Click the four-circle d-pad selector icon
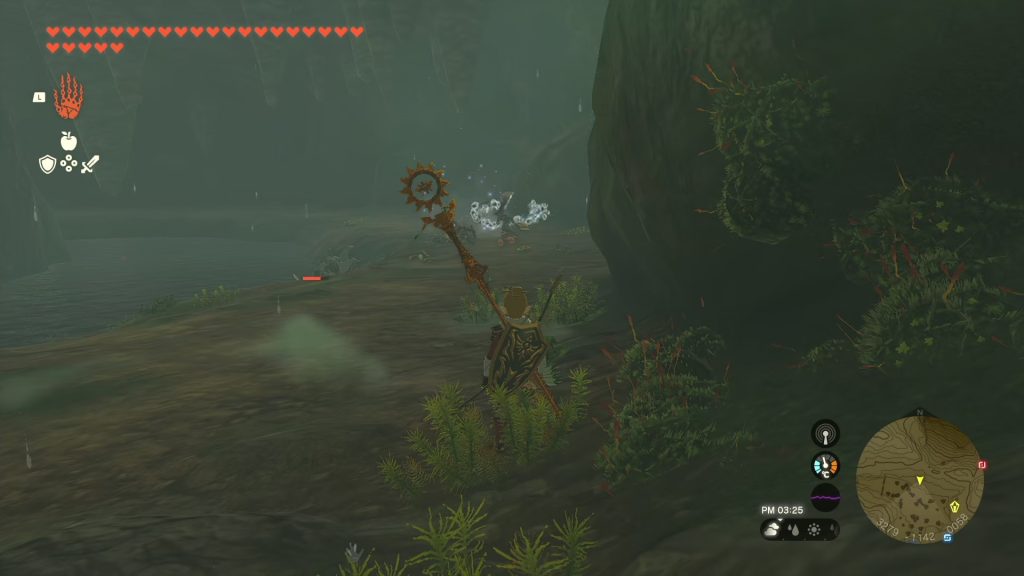This screenshot has width=1024, height=576. [x=68, y=164]
